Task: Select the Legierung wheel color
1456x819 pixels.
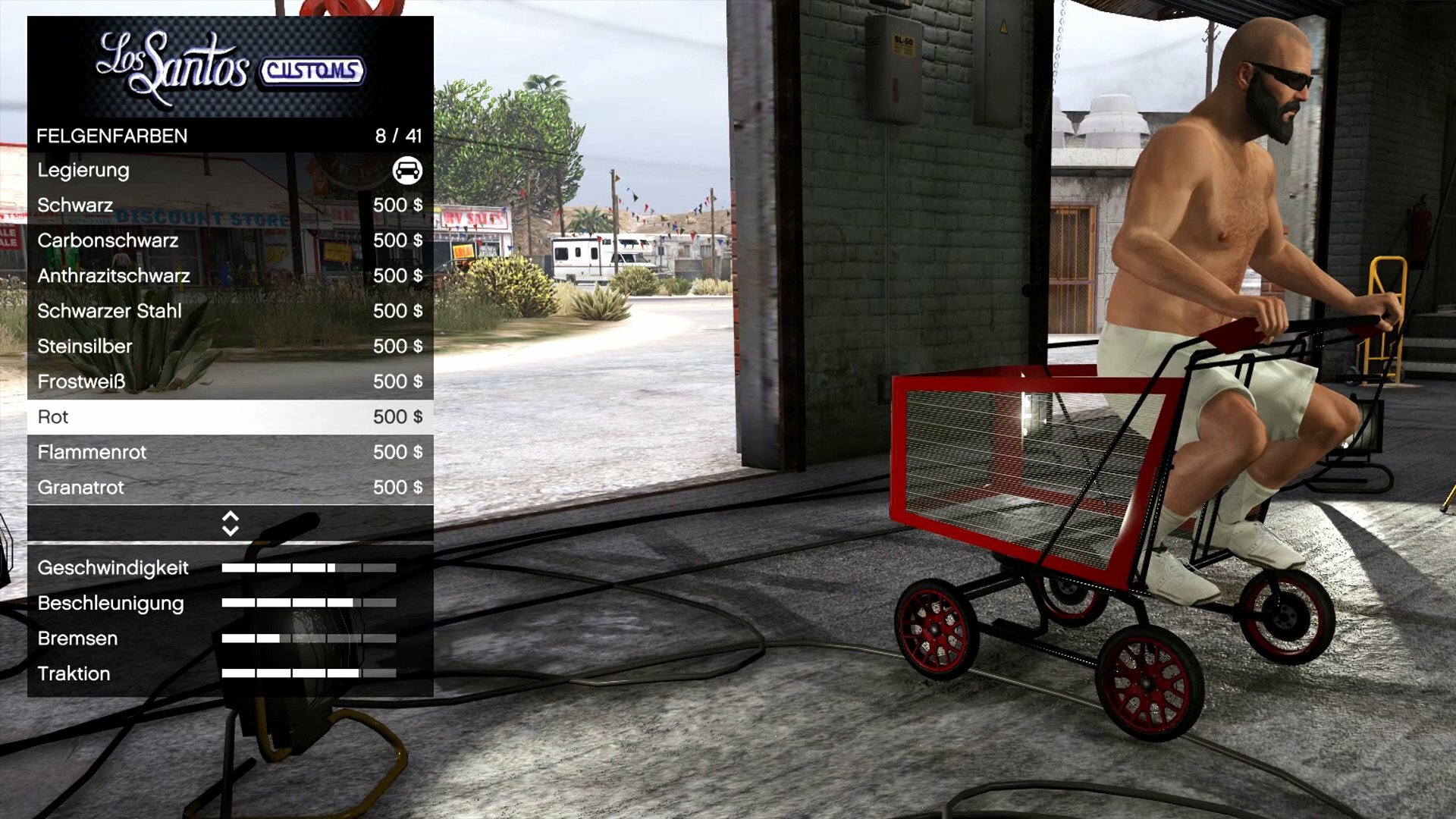Action: 230,170
